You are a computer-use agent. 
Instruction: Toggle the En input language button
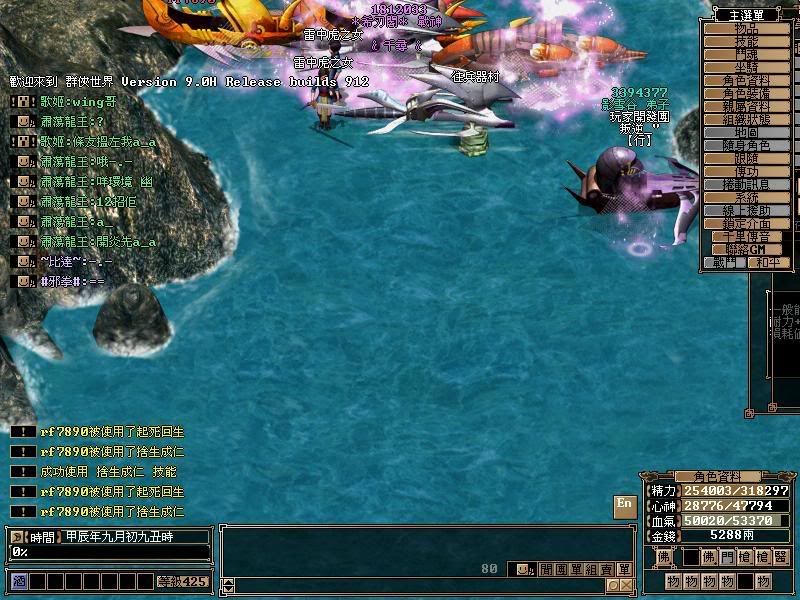(624, 504)
